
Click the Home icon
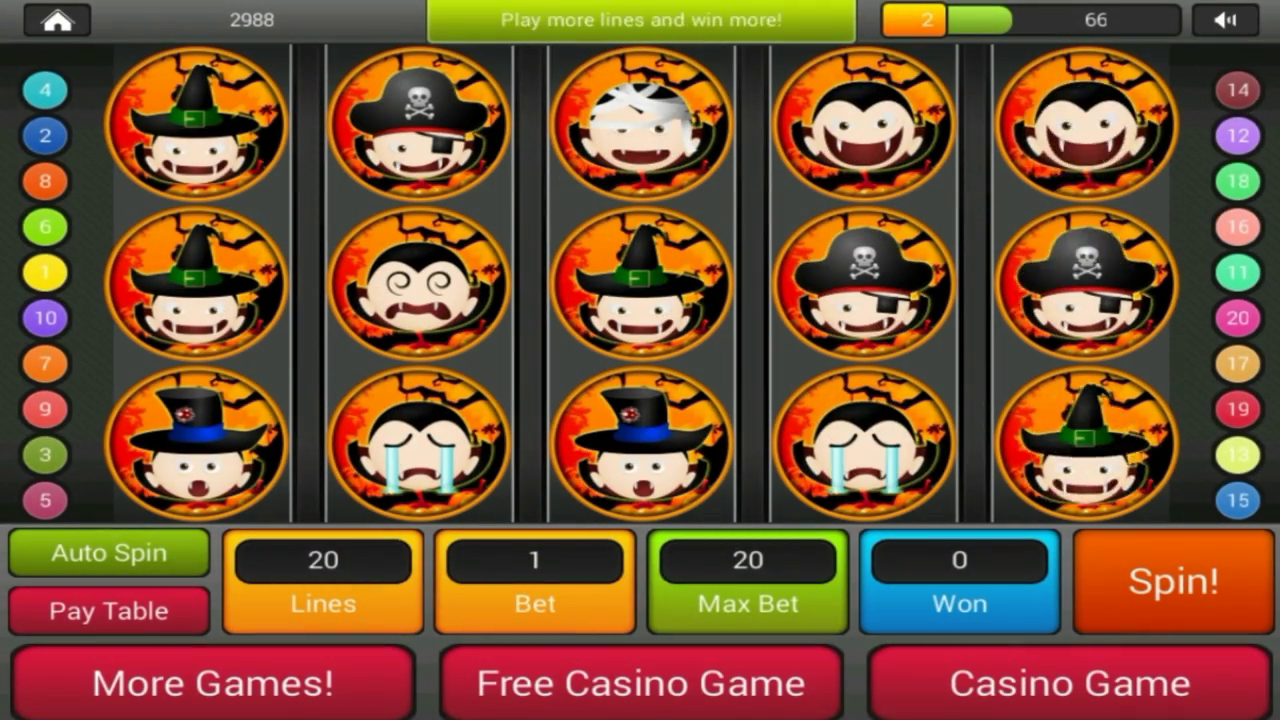coord(57,20)
